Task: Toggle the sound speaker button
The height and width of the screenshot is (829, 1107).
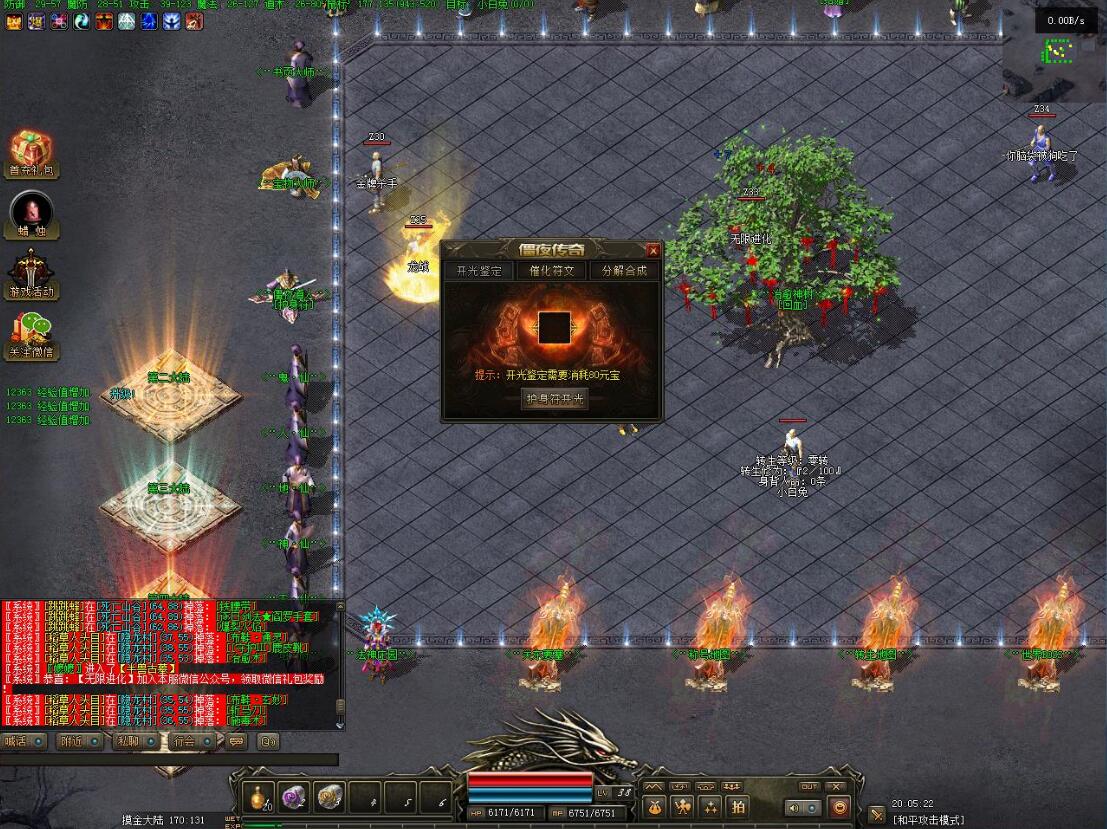Action: point(795,807)
